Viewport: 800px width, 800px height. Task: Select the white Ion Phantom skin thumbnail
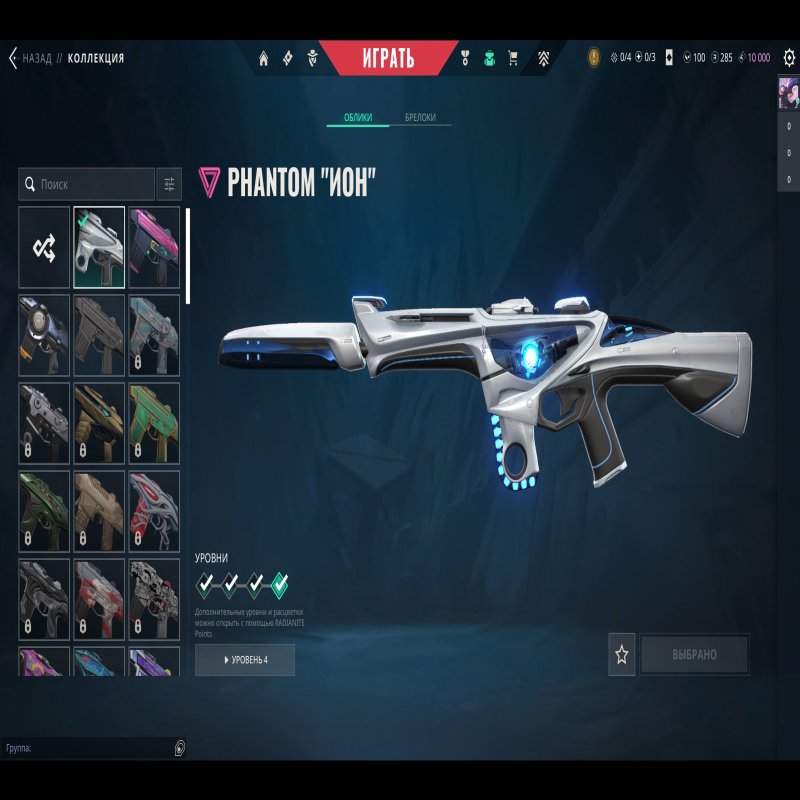[x=99, y=247]
